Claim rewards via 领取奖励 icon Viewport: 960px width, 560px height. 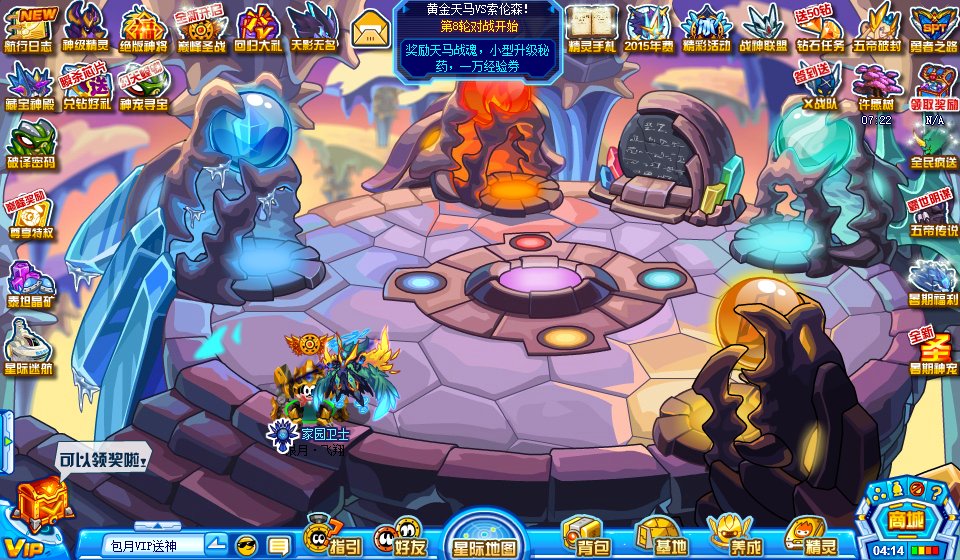tap(933, 86)
